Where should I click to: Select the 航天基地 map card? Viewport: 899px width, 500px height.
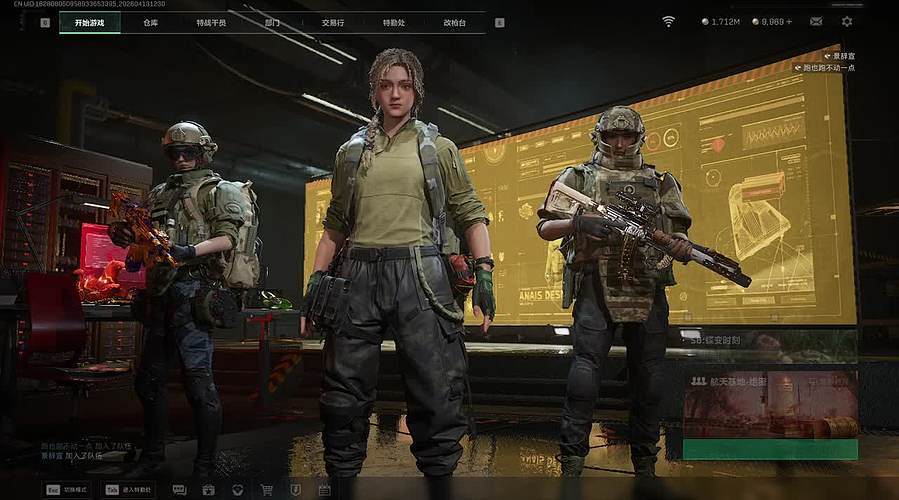click(x=769, y=403)
